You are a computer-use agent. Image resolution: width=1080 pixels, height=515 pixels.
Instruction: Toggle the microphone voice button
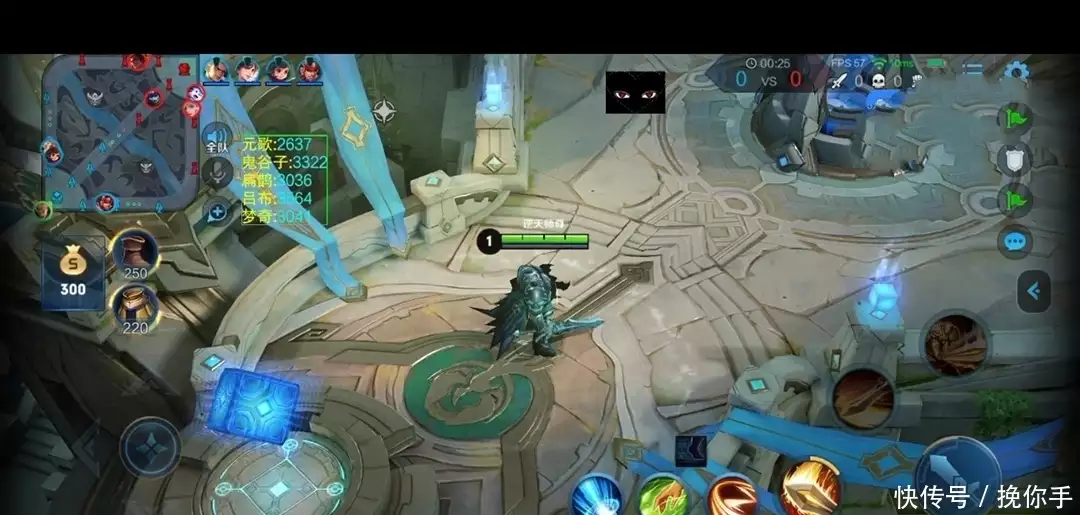point(217,174)
